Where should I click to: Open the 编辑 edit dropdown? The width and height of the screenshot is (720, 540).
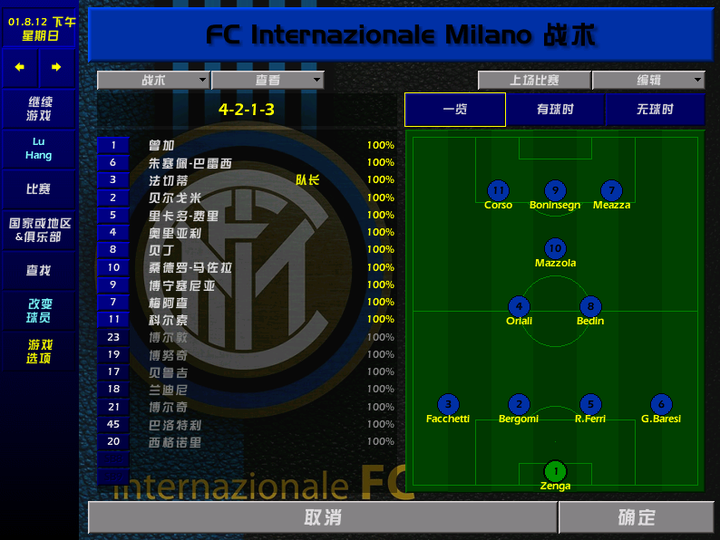[x=648, y=80]
